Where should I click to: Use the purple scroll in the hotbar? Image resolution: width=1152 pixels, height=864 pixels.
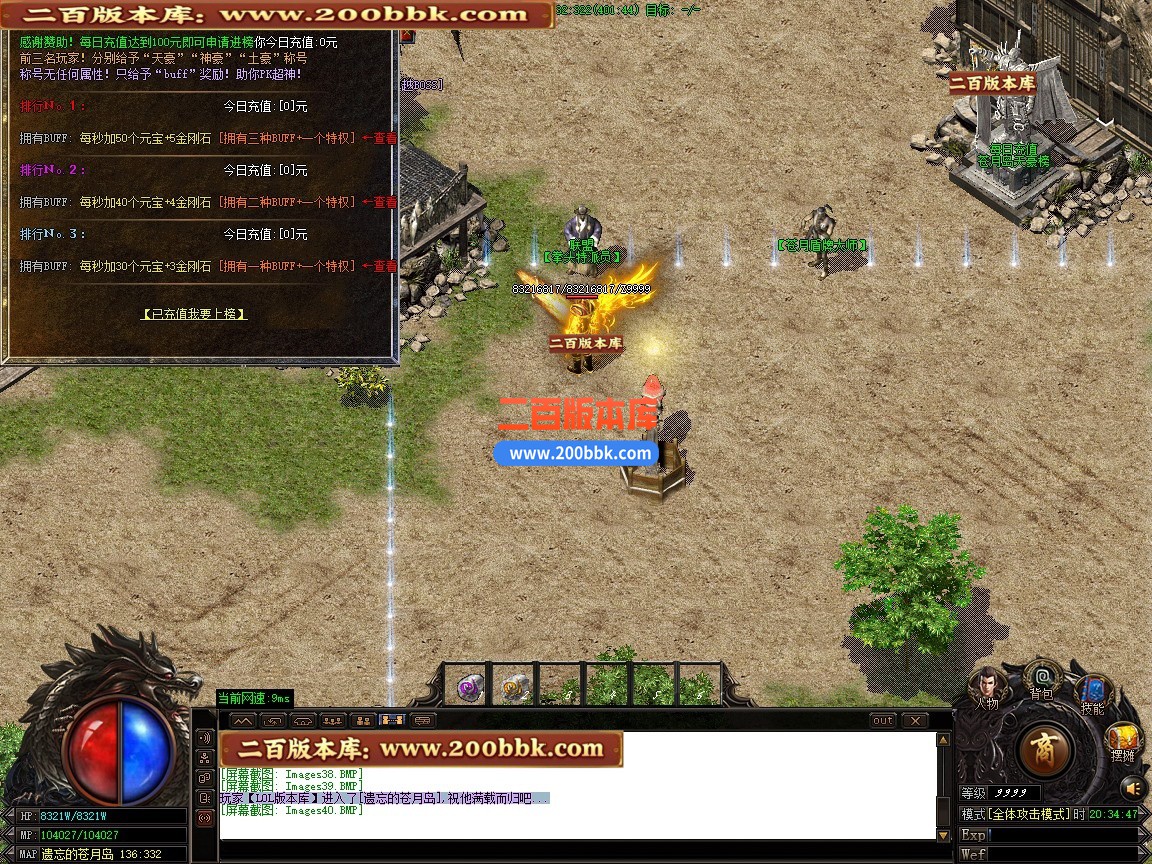[x=469, y=687]
